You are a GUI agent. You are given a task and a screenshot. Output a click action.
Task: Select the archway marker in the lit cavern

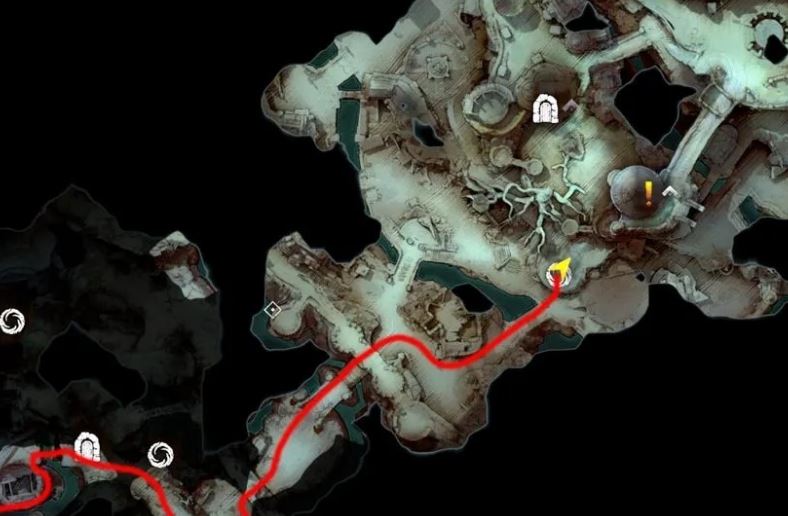(545, 109)
